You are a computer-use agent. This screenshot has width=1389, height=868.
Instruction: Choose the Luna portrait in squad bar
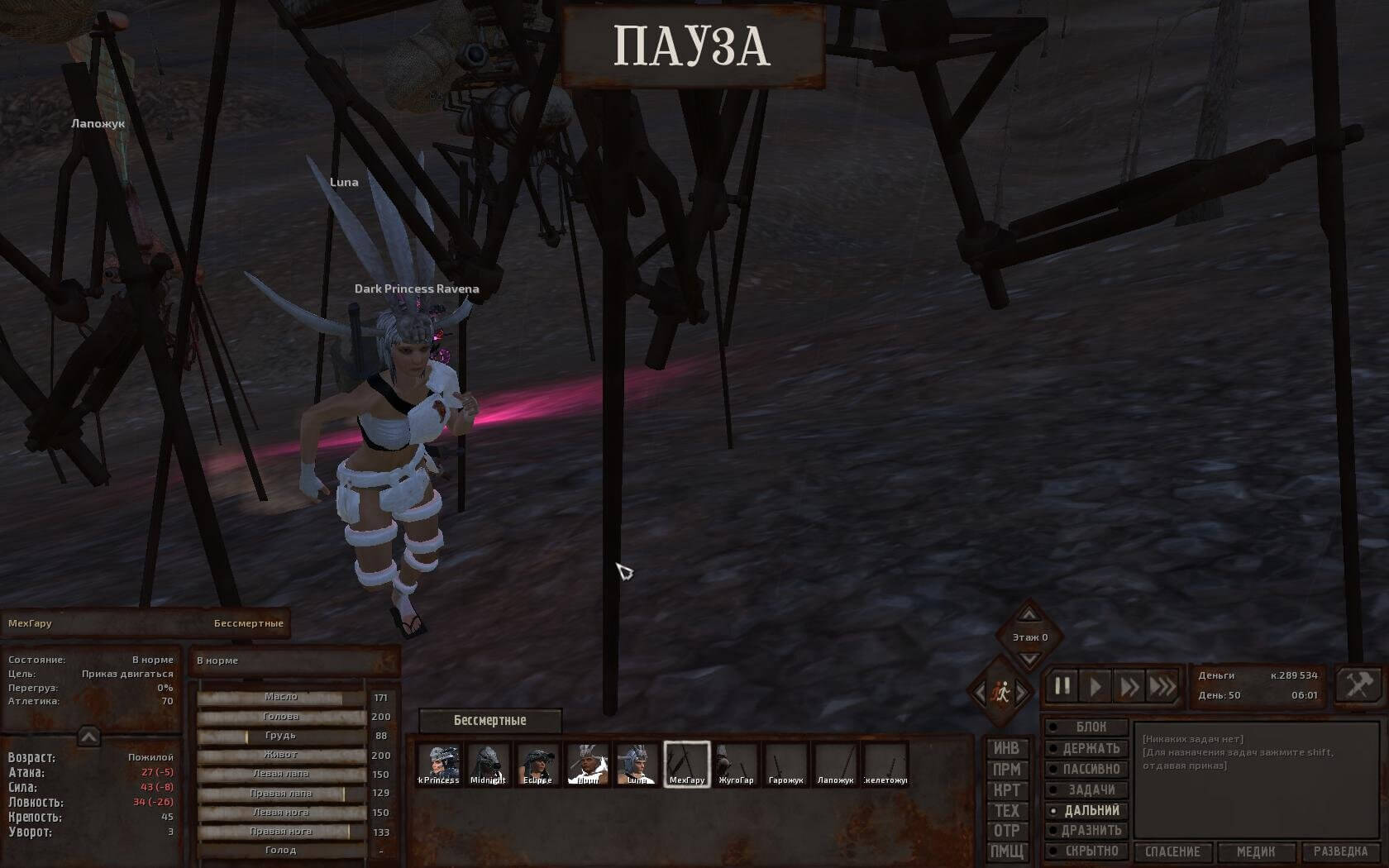point(637,763)
